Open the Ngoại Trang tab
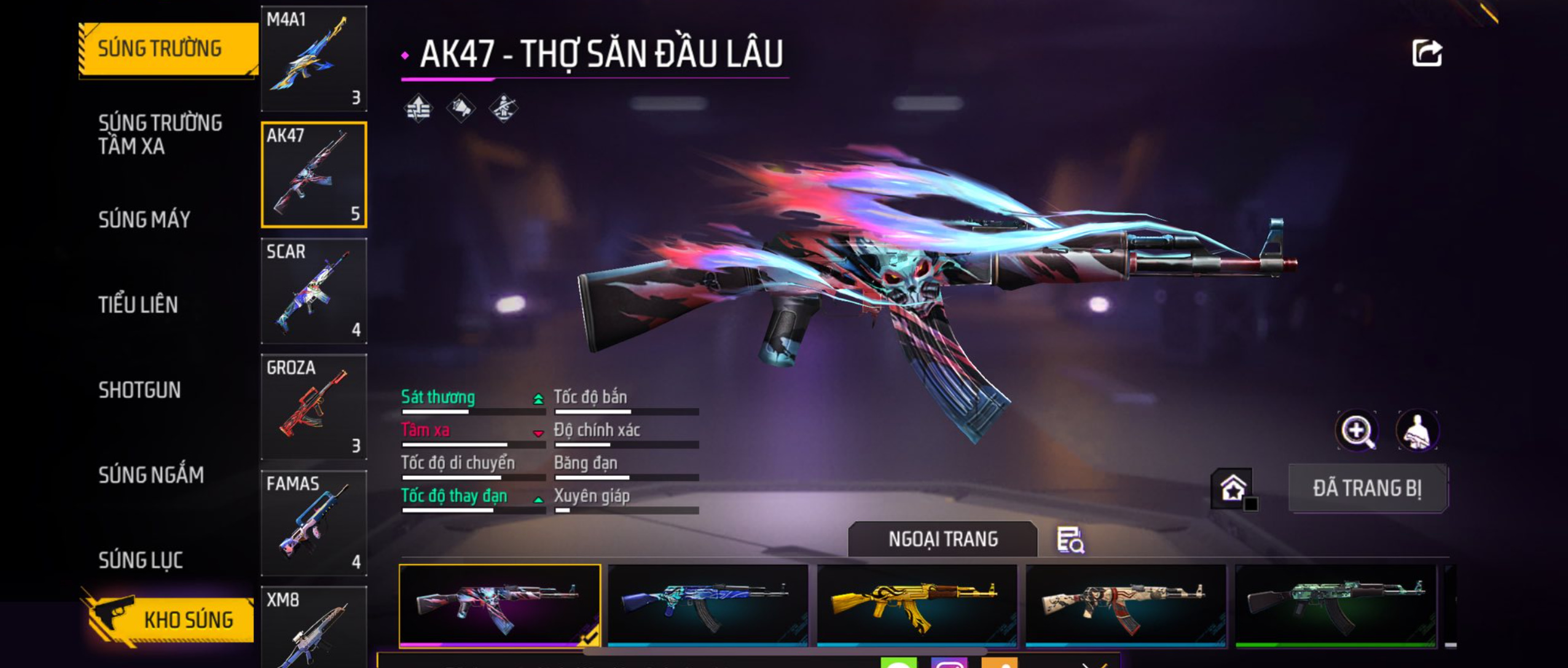Screen dimensions: 1568x668 click(x=943, y=539)
